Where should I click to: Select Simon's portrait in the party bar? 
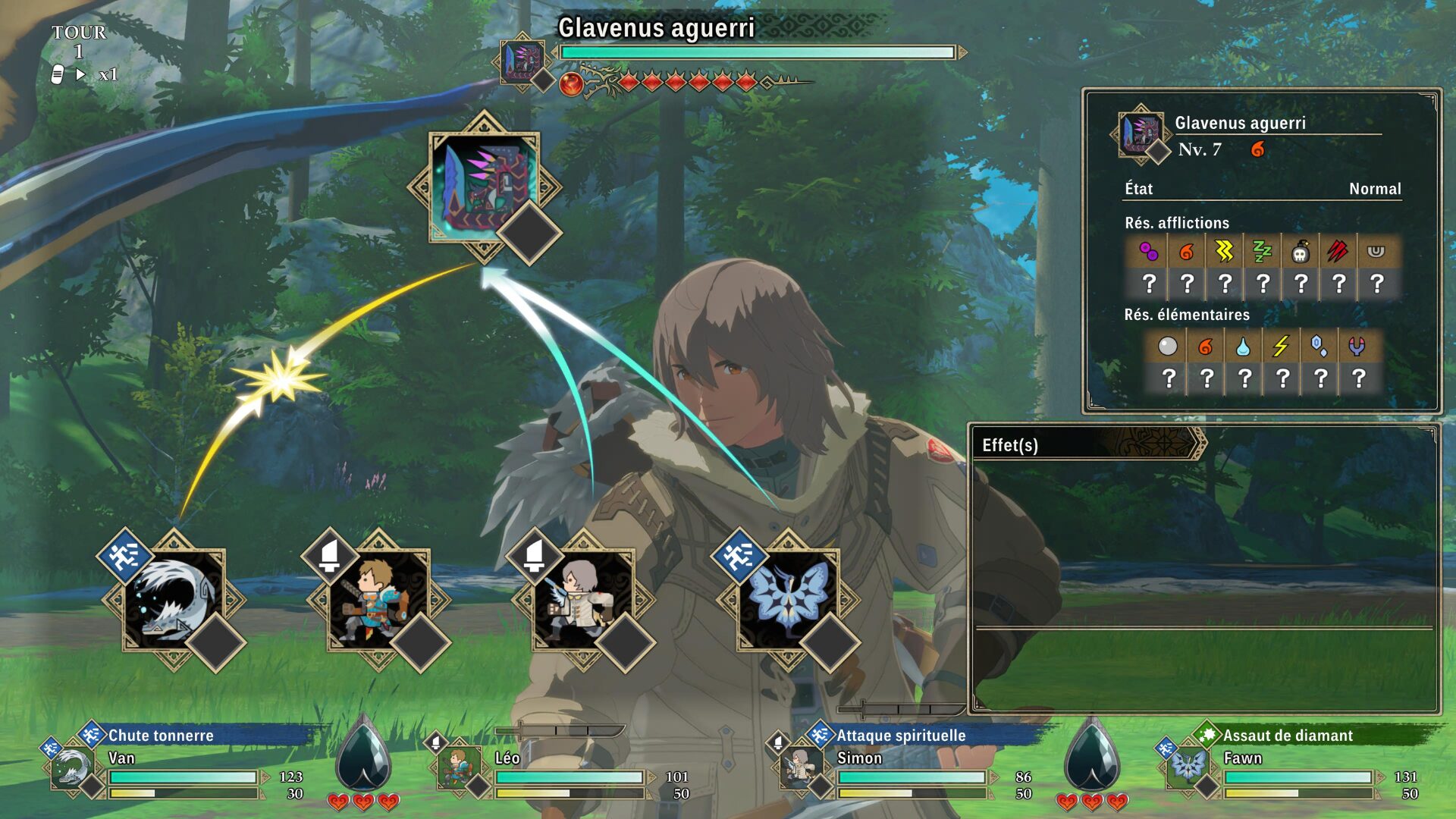[x=800, y=767]
